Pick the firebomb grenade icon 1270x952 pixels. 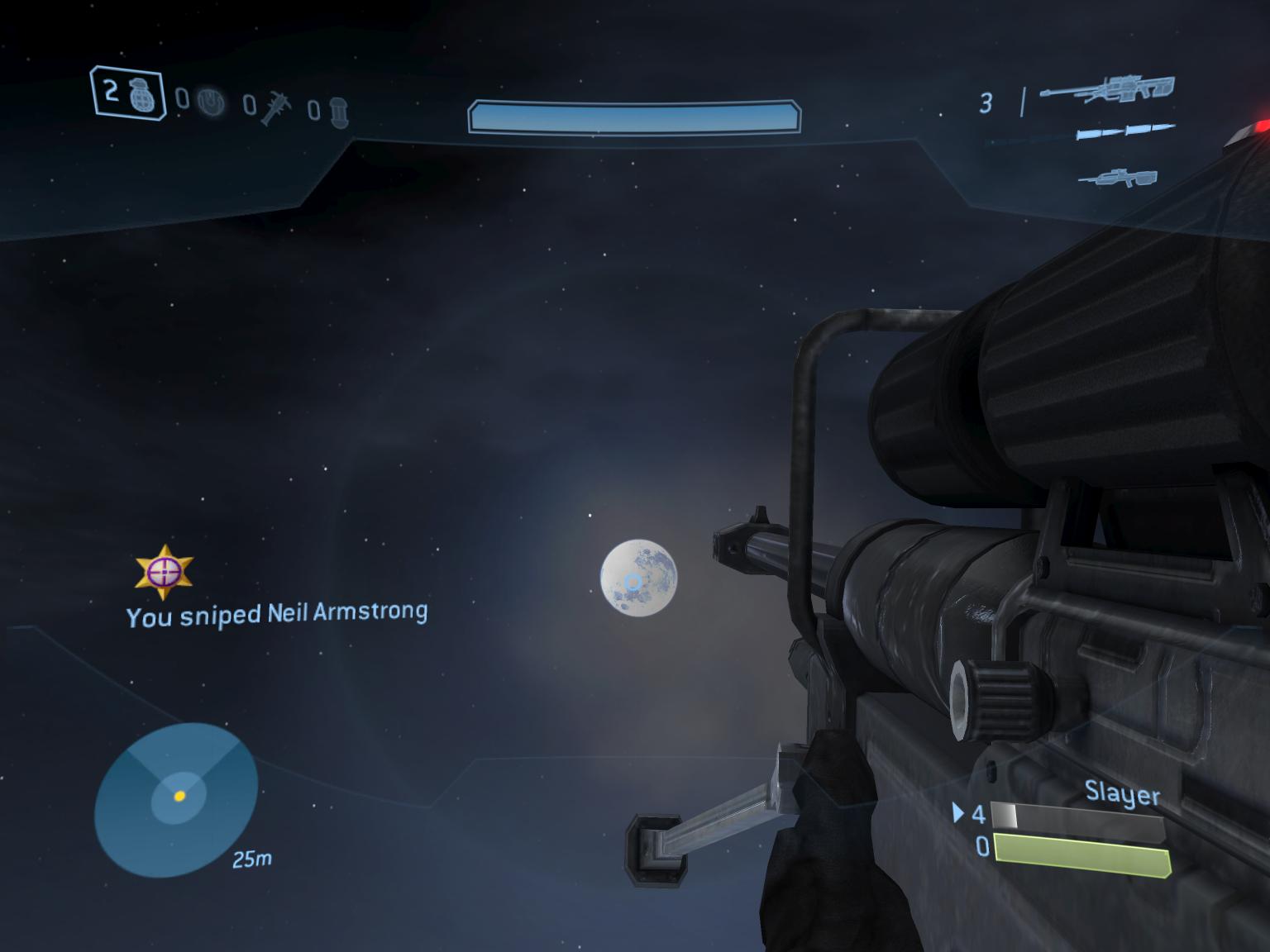click(339, 112)
